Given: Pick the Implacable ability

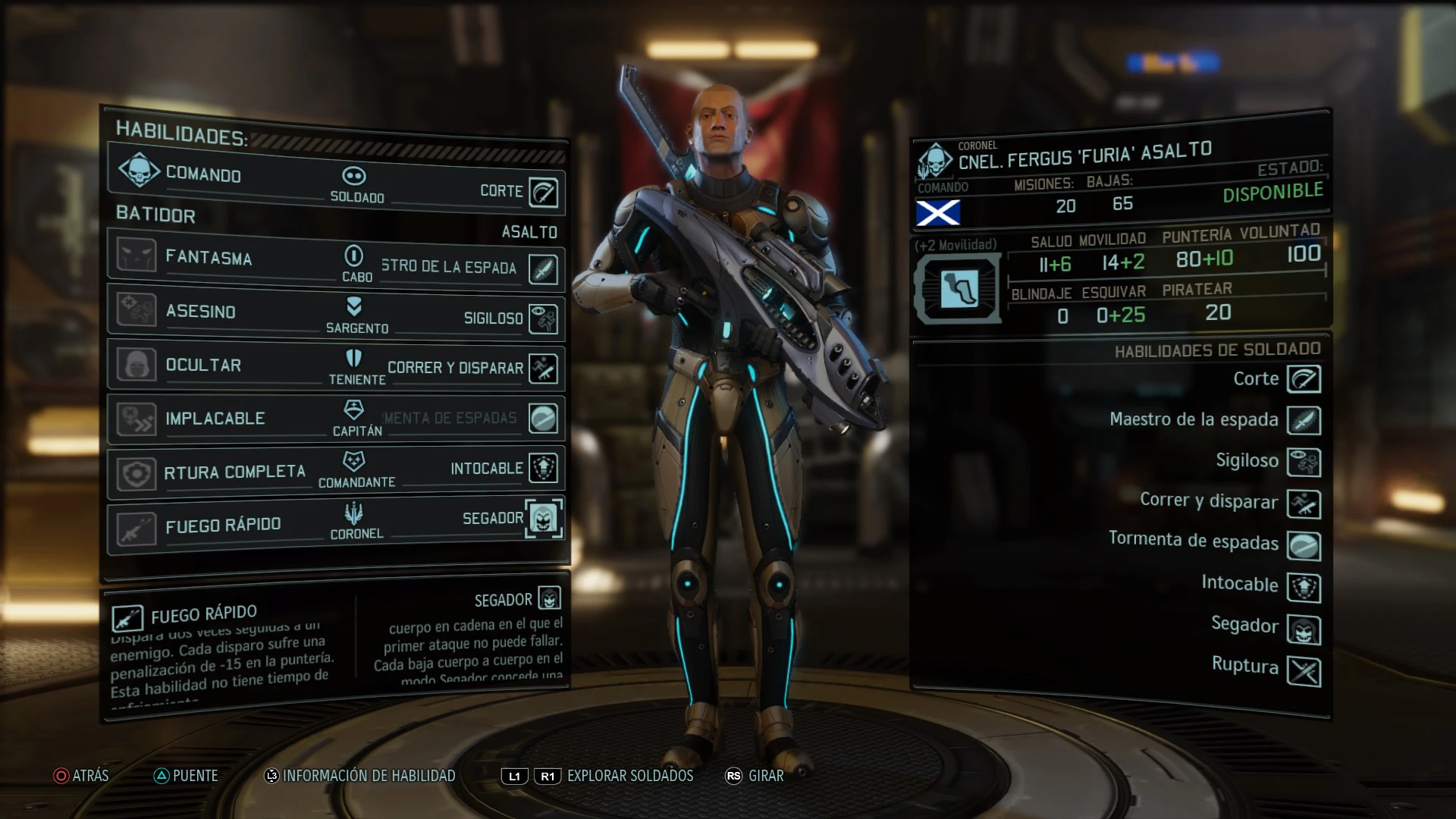Looking at the screenshot, I should pyautogui.click(x=215, y=419).
